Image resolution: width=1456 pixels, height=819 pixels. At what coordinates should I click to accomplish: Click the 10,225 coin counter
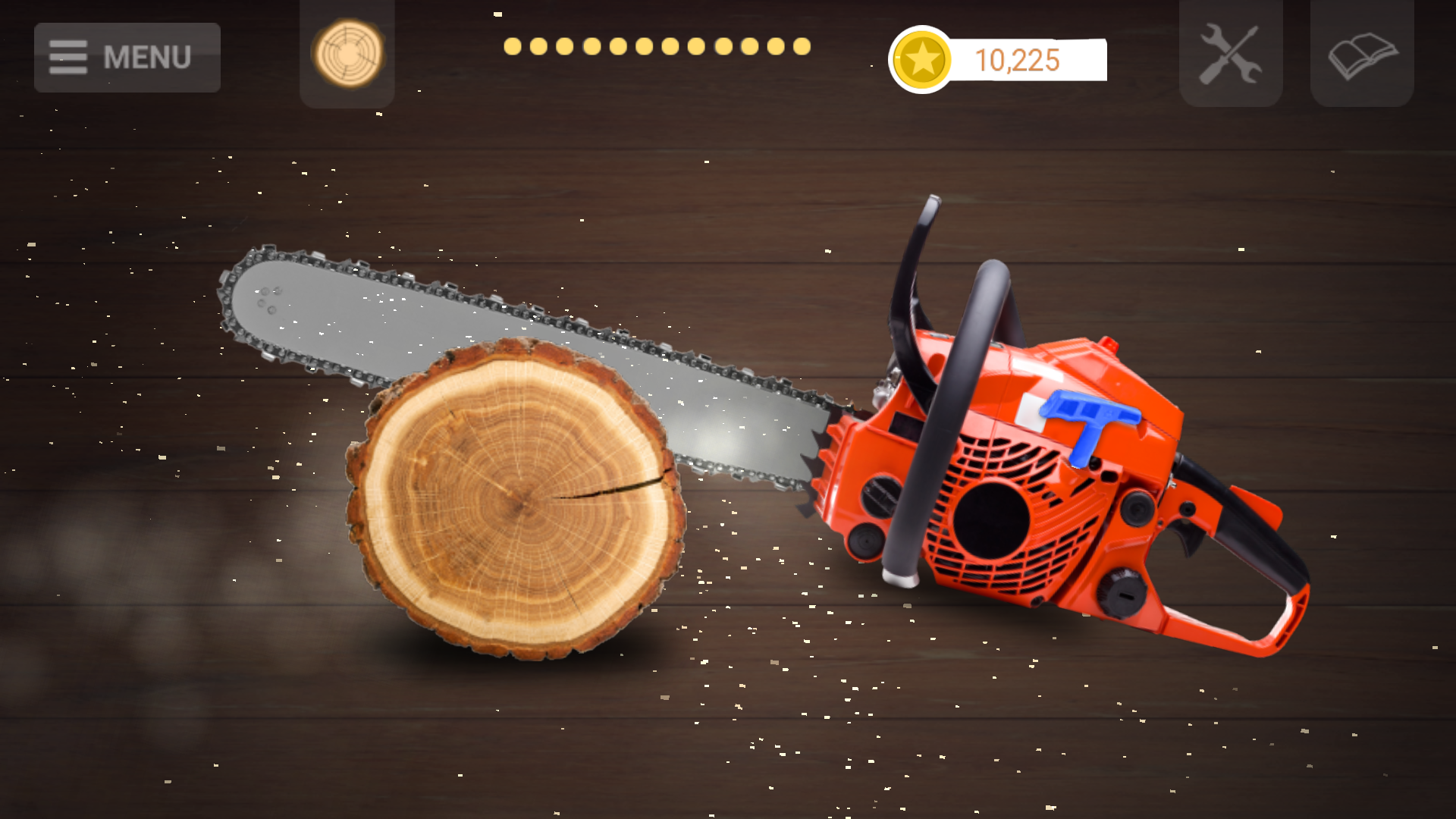pos(1018,61)
